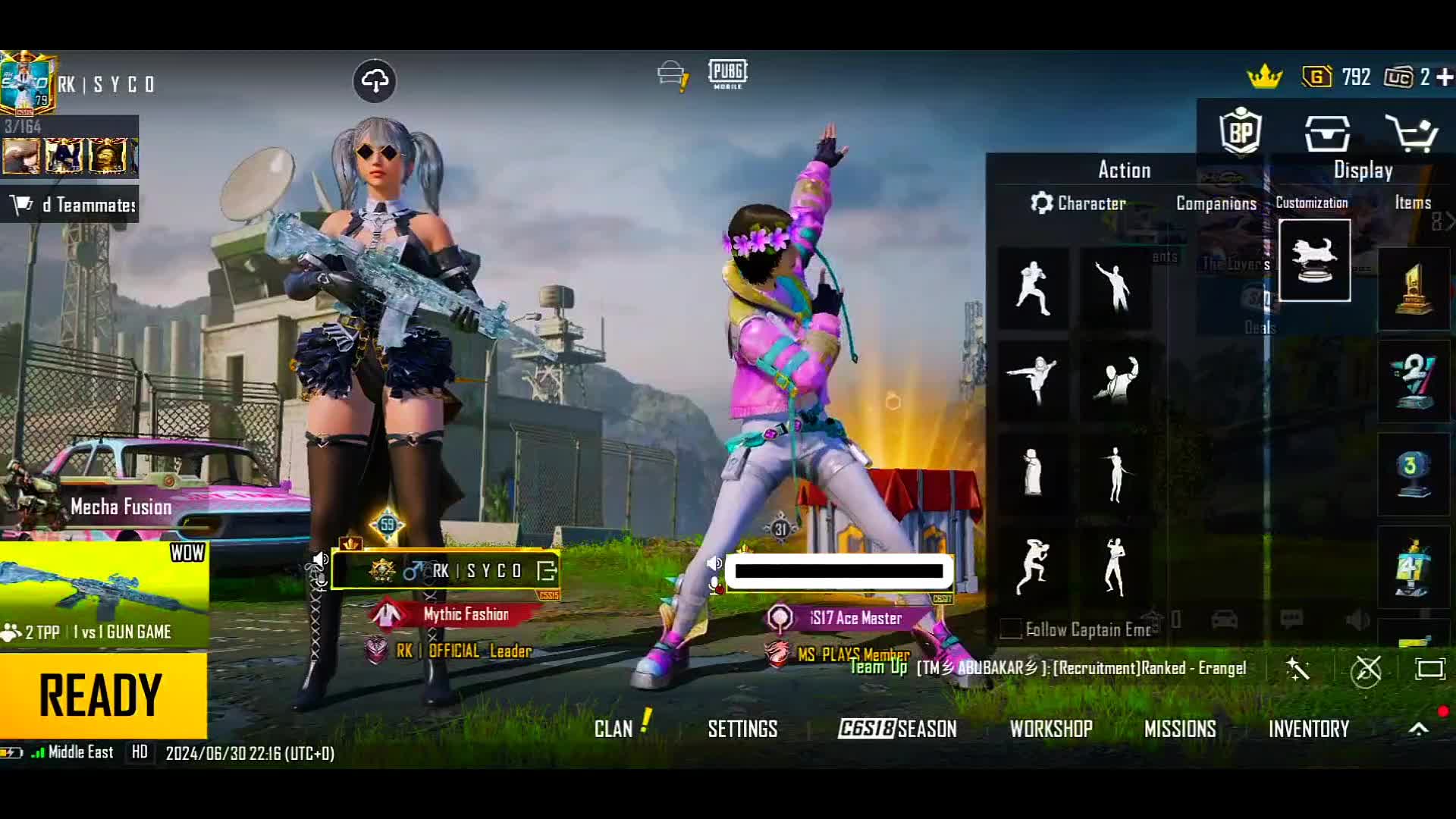Image resolution: width=1456 pixels, height=819 pixels.
Task: Go to the WORKSHOP
Action: pyautogui.click(x=1050, y=729)
